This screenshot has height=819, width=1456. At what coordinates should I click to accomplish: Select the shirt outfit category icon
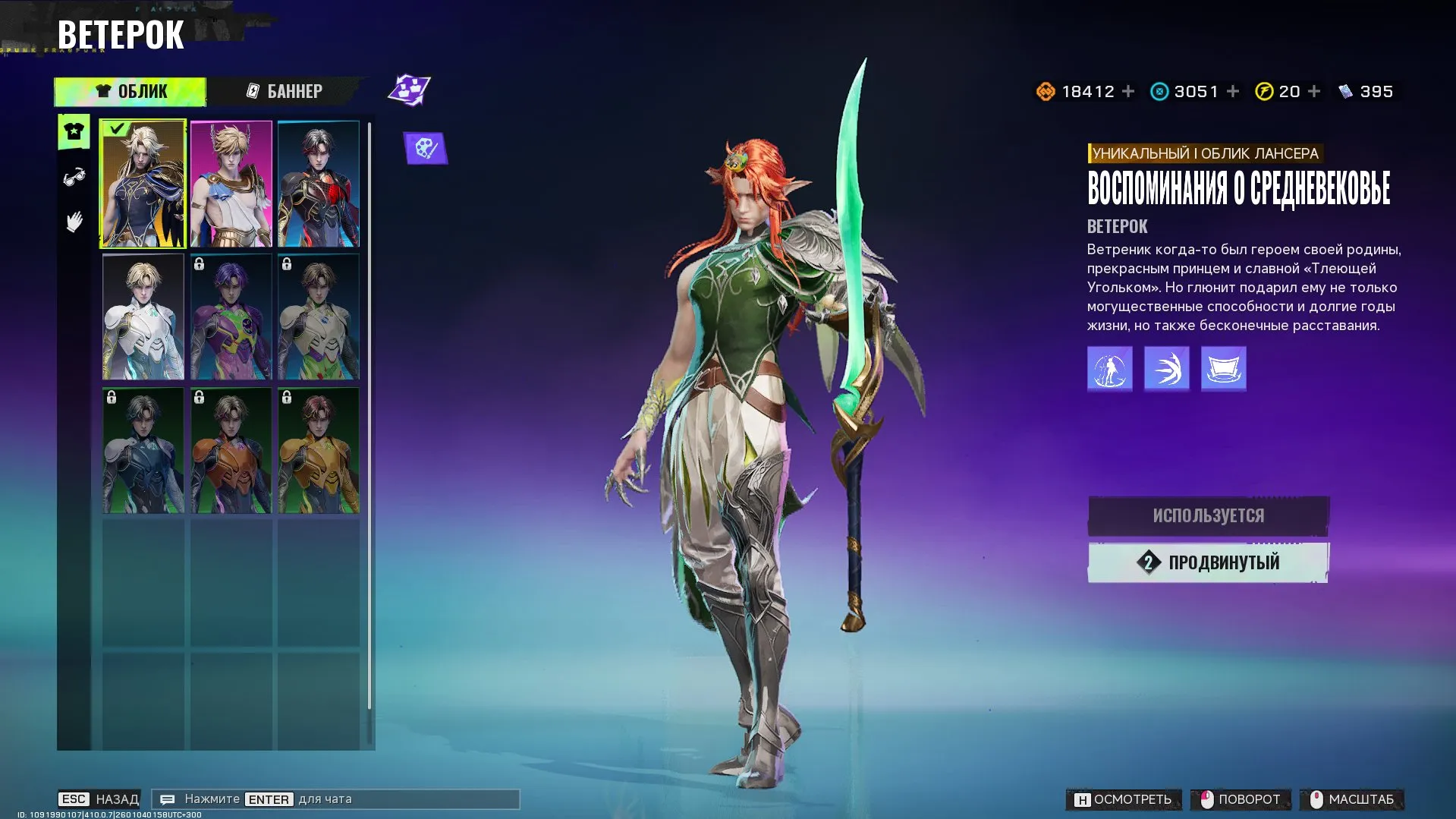pyautogui.click(x=74, y=132)
